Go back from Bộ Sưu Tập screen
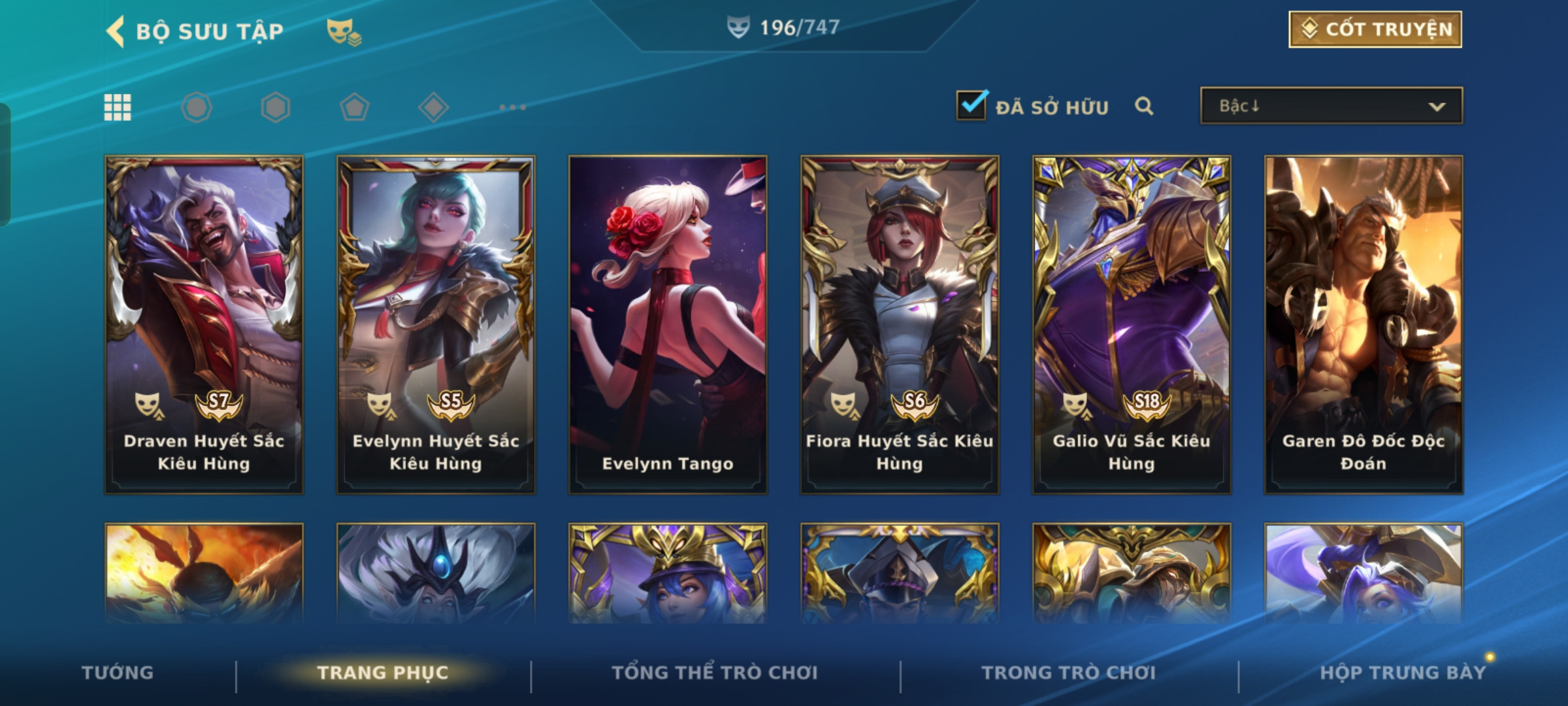The width and height of the screenshot is (1568, 706). 116,31
